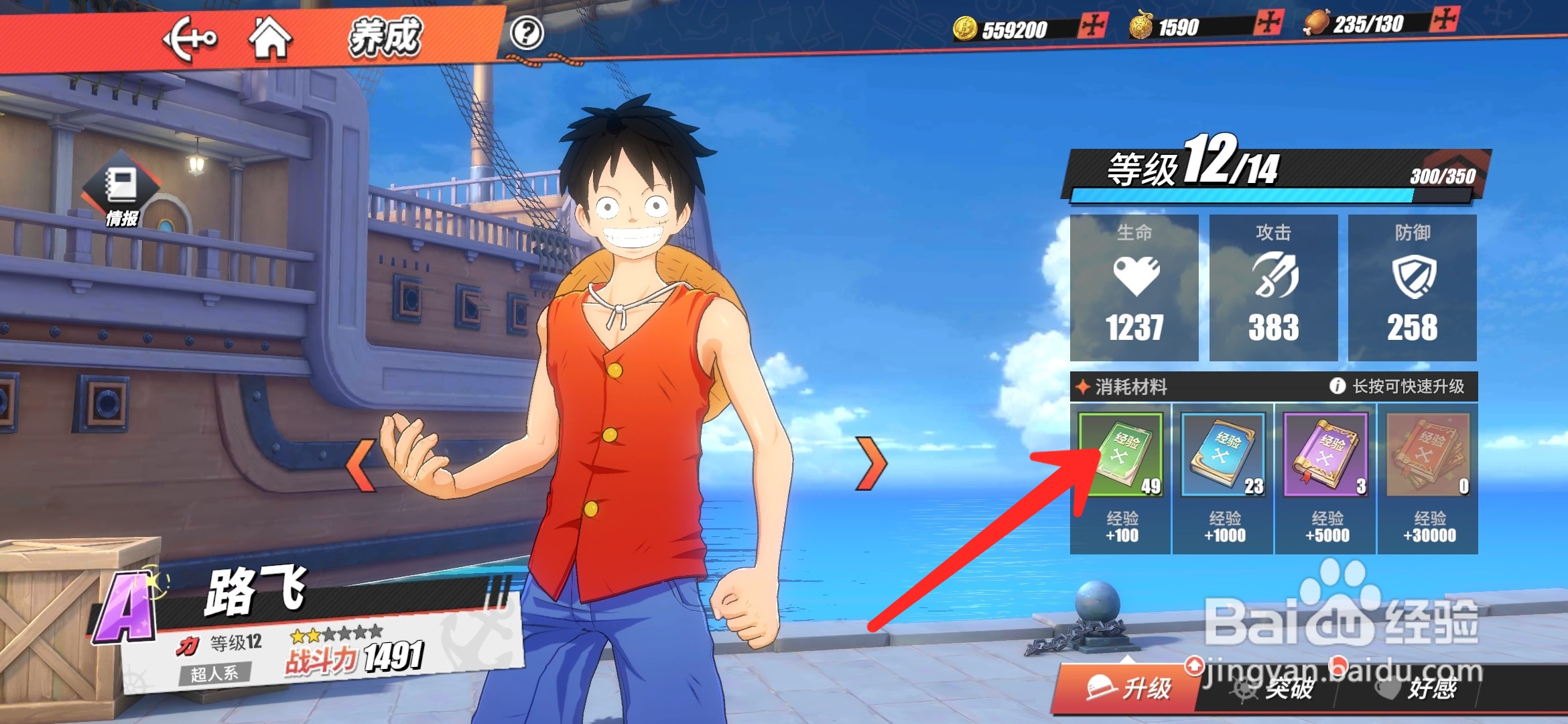
Task: Switch to the previous character with left arrow
Action: point(362,465)
